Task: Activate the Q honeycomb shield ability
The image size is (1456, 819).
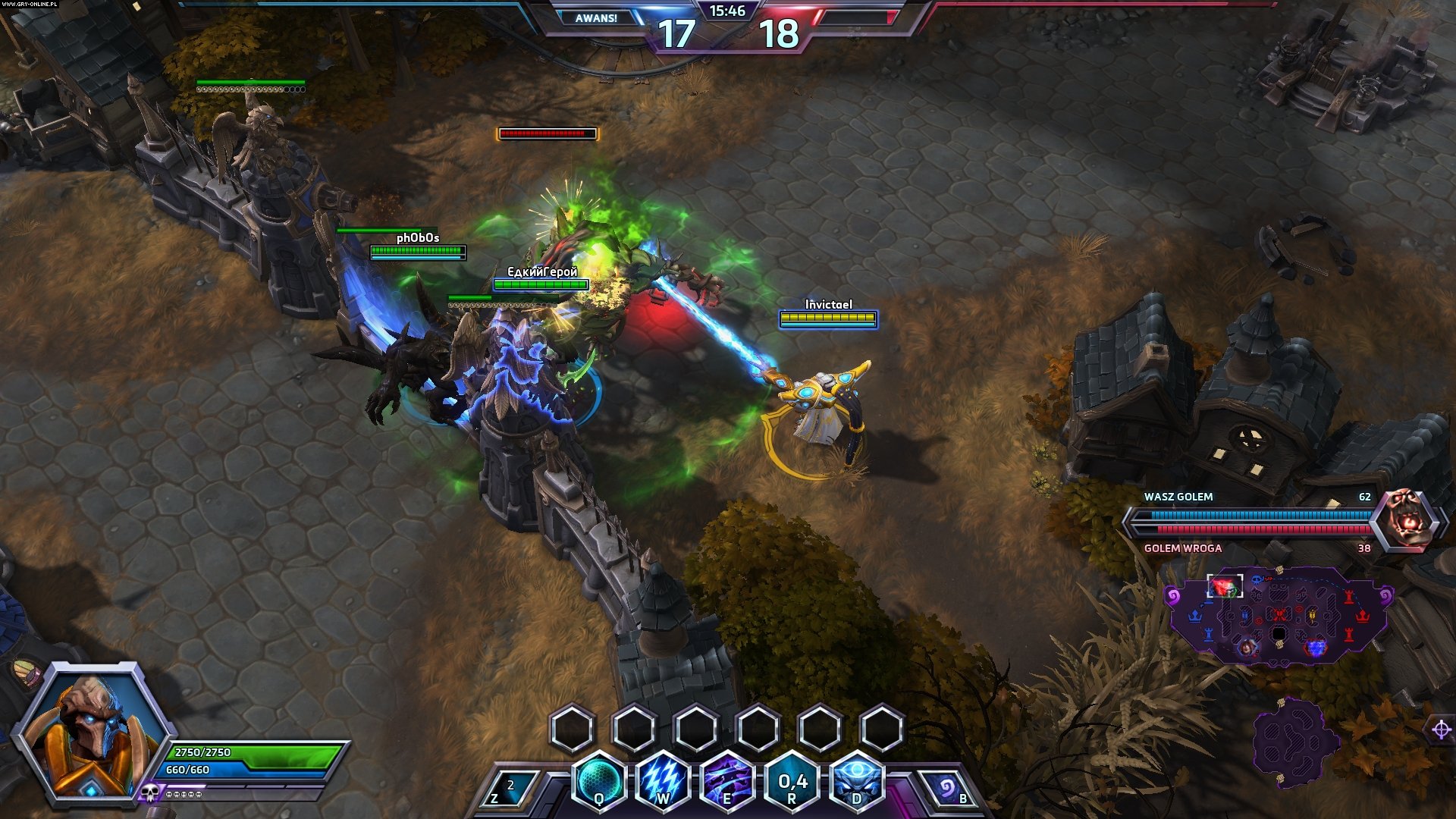Action: point(600,781)
